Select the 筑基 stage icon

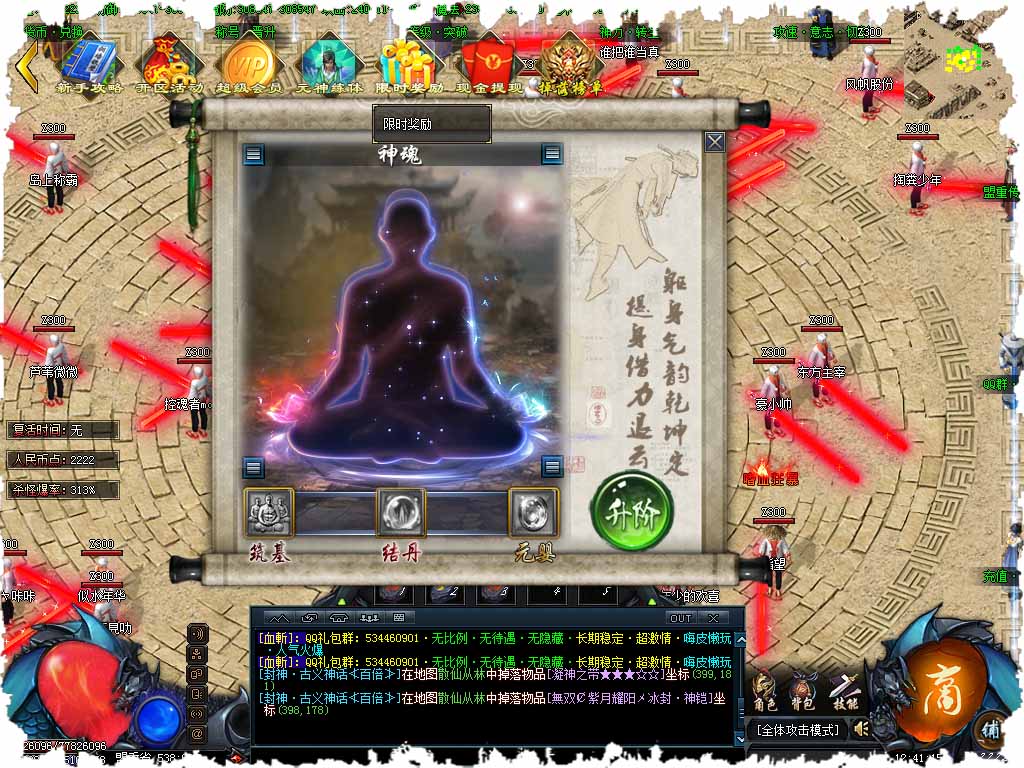[x=270, y=513]
